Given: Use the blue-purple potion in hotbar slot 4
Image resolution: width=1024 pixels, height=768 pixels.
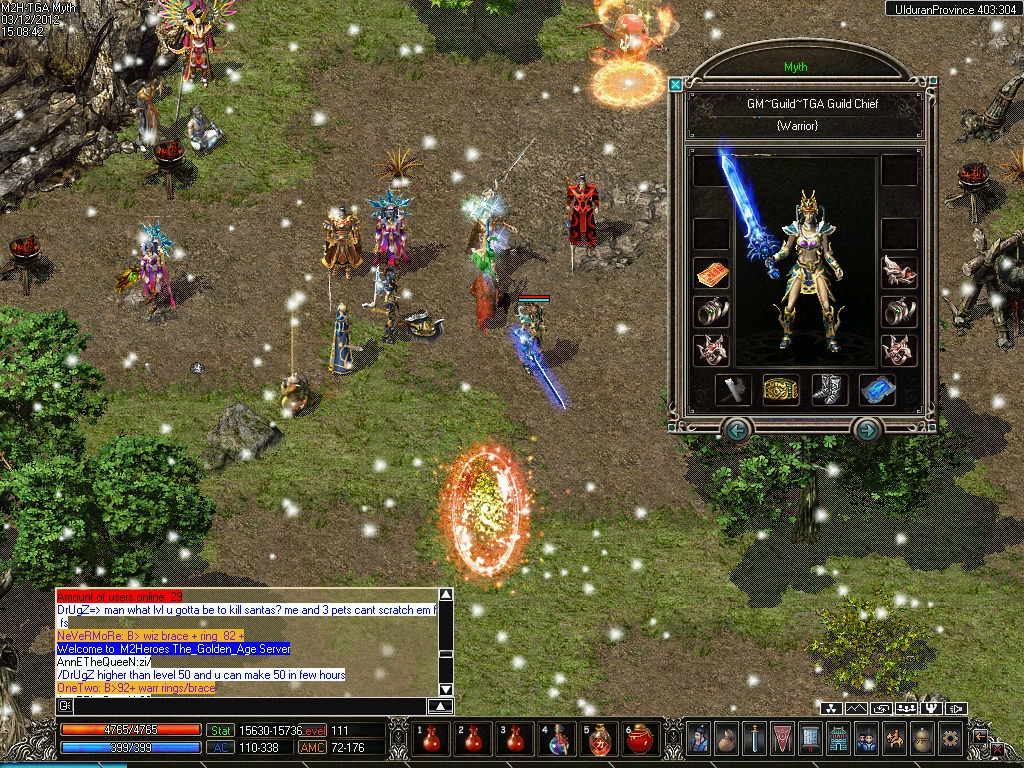Looking at the screenshot, I should click(558, 740).
